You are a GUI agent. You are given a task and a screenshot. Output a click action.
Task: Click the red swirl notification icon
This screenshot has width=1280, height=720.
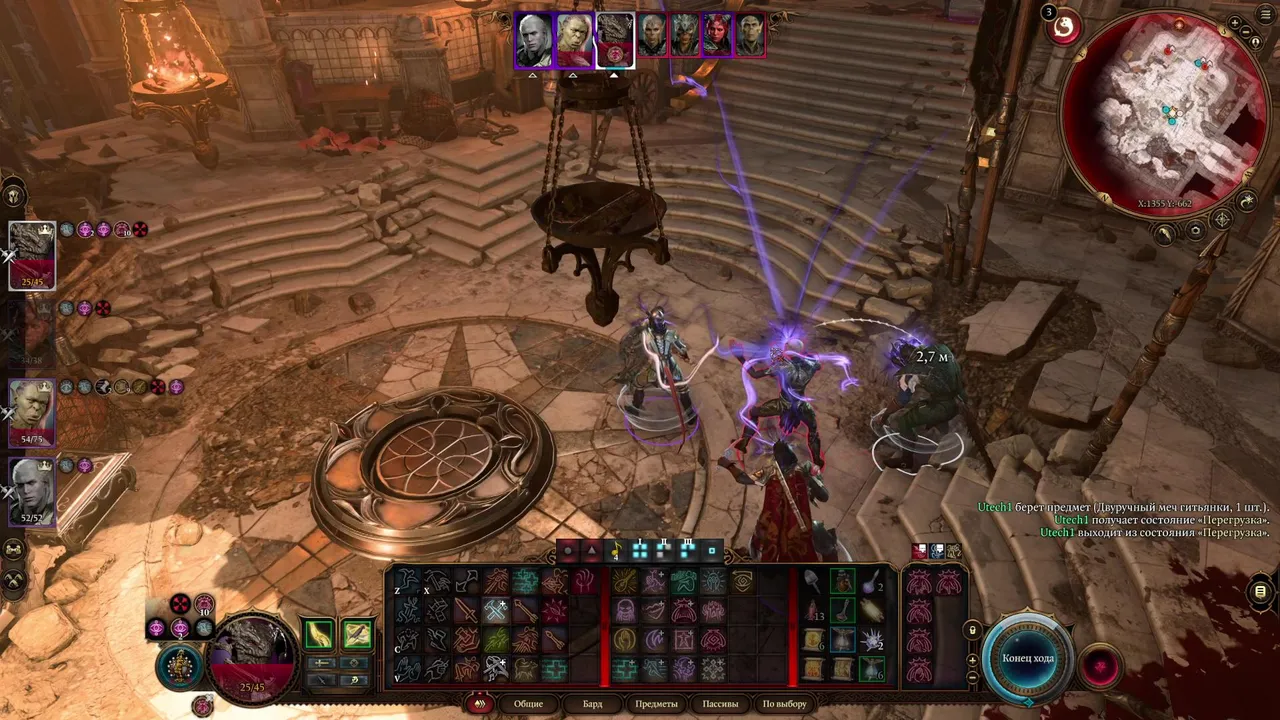1064,28
